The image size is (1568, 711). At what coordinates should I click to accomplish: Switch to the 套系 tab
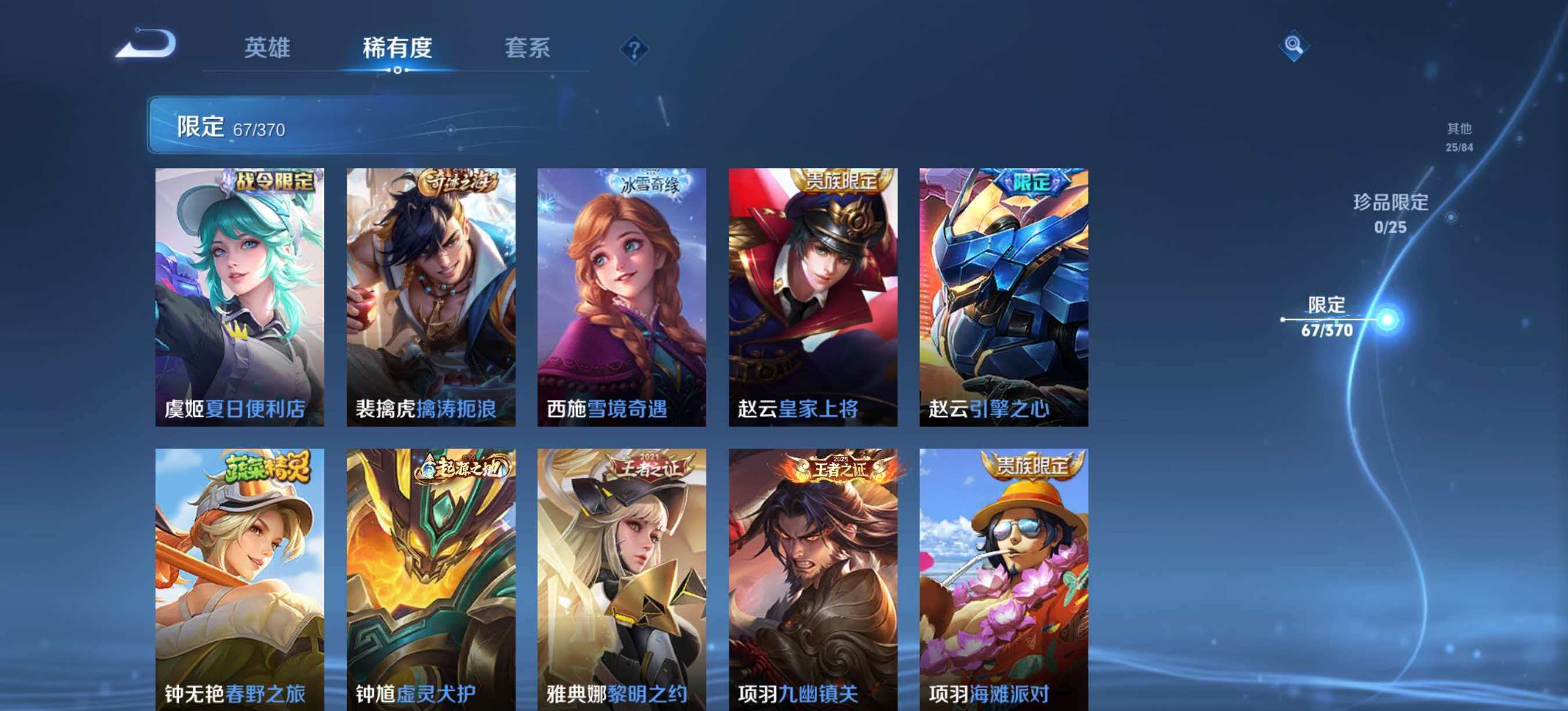(529, 50)
